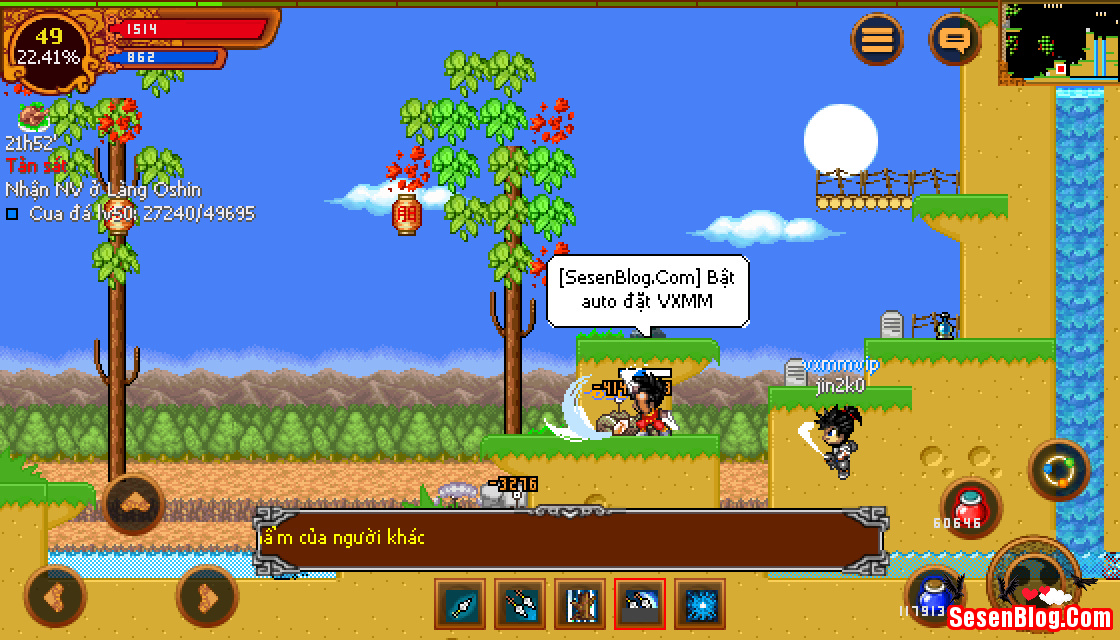Screen dimensions: 1120x640
Task: Open the main menu hamburger button
Action: click(877, 40)
